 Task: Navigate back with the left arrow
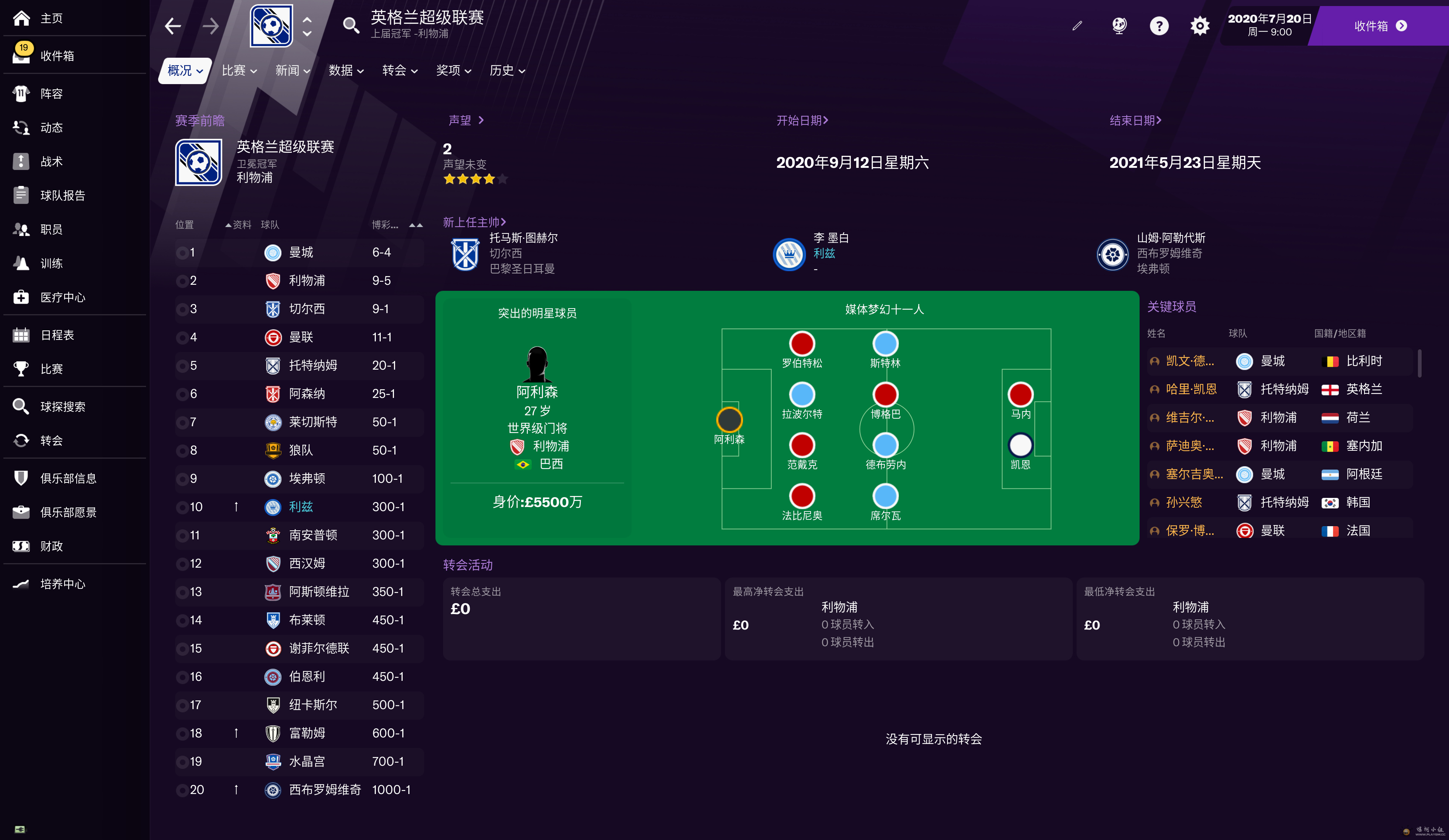172,26
